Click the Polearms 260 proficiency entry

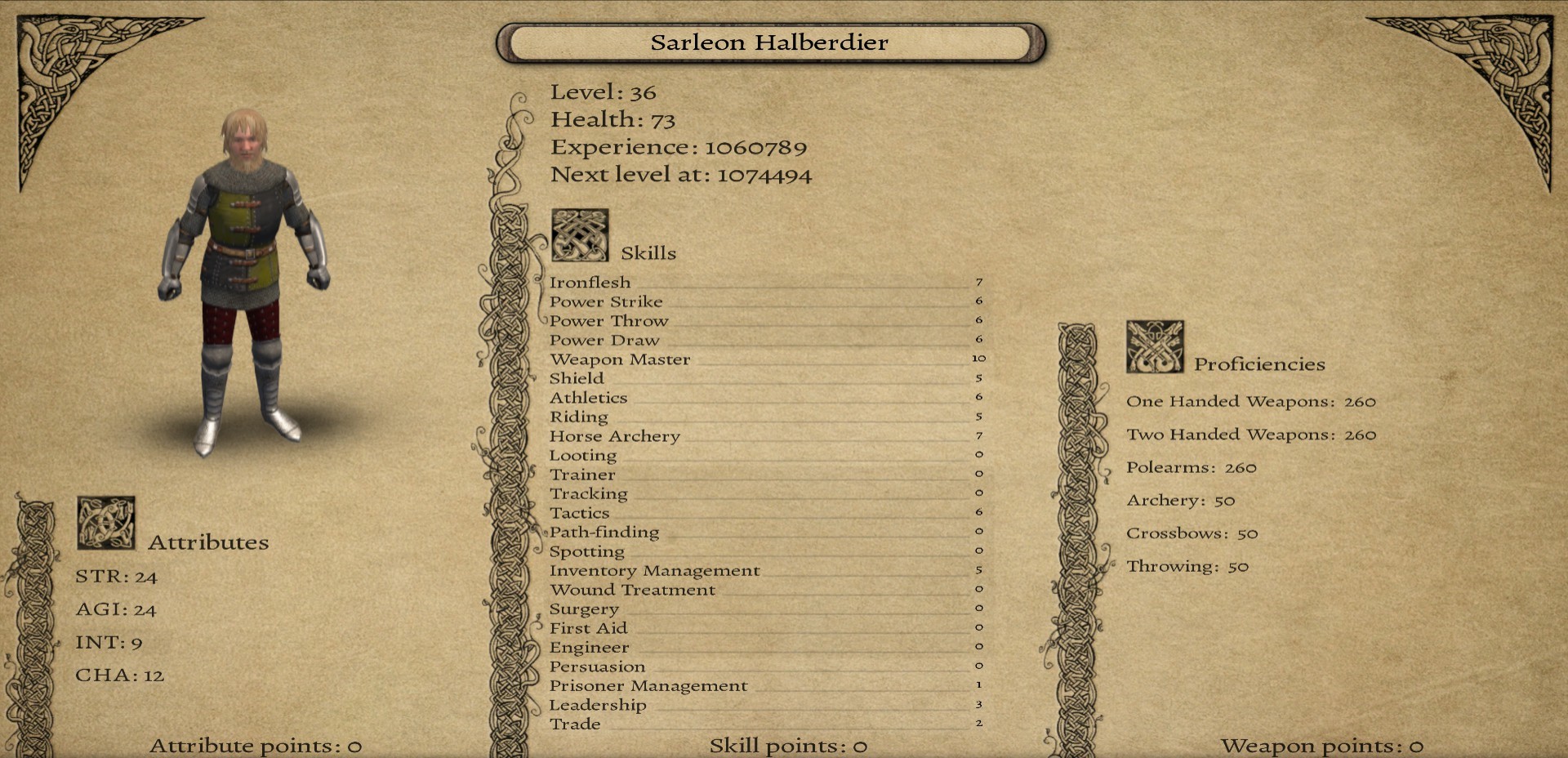coord(1191,467)
